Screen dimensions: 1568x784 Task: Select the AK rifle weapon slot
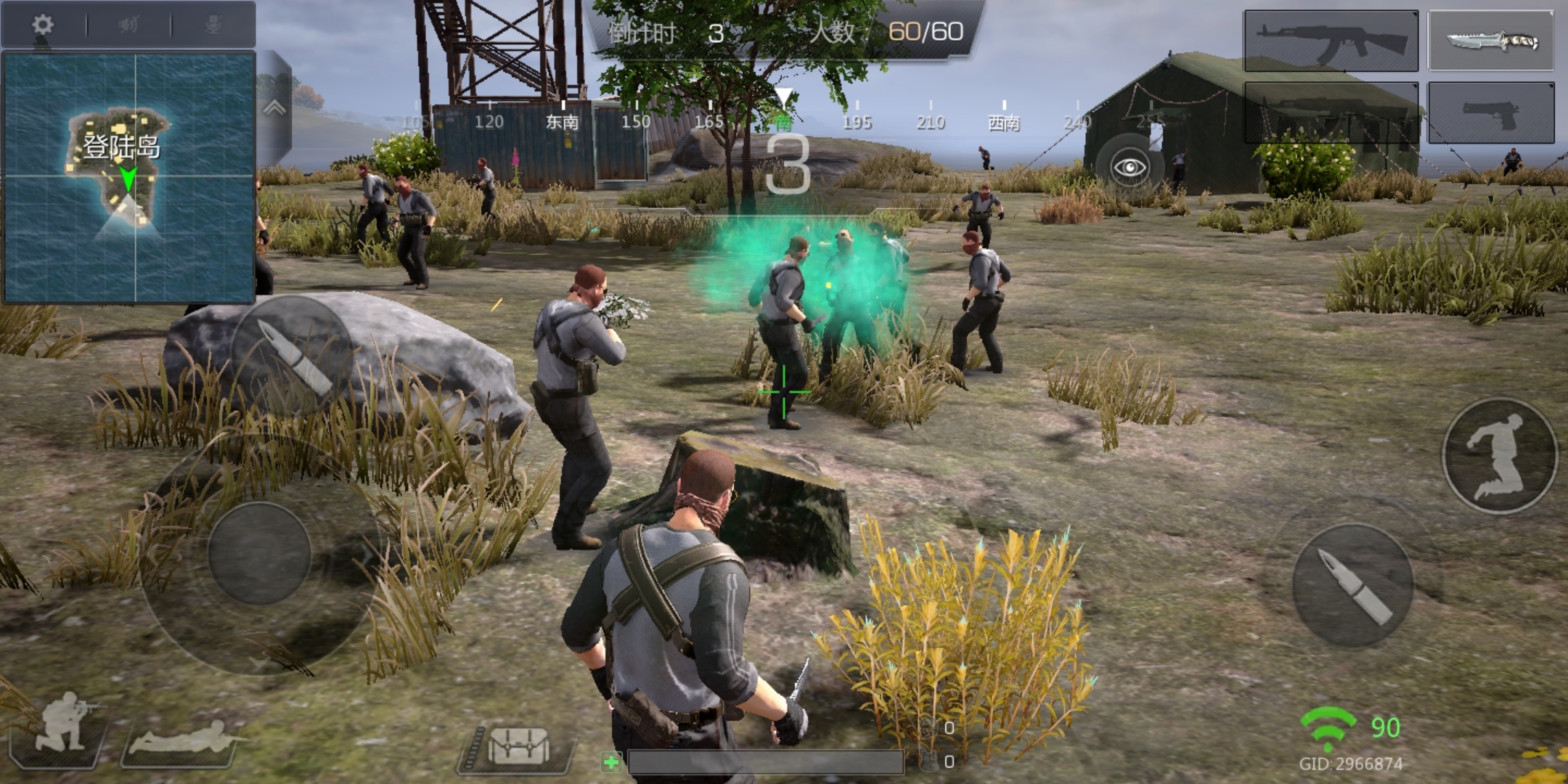click(x=1331, y=41)
